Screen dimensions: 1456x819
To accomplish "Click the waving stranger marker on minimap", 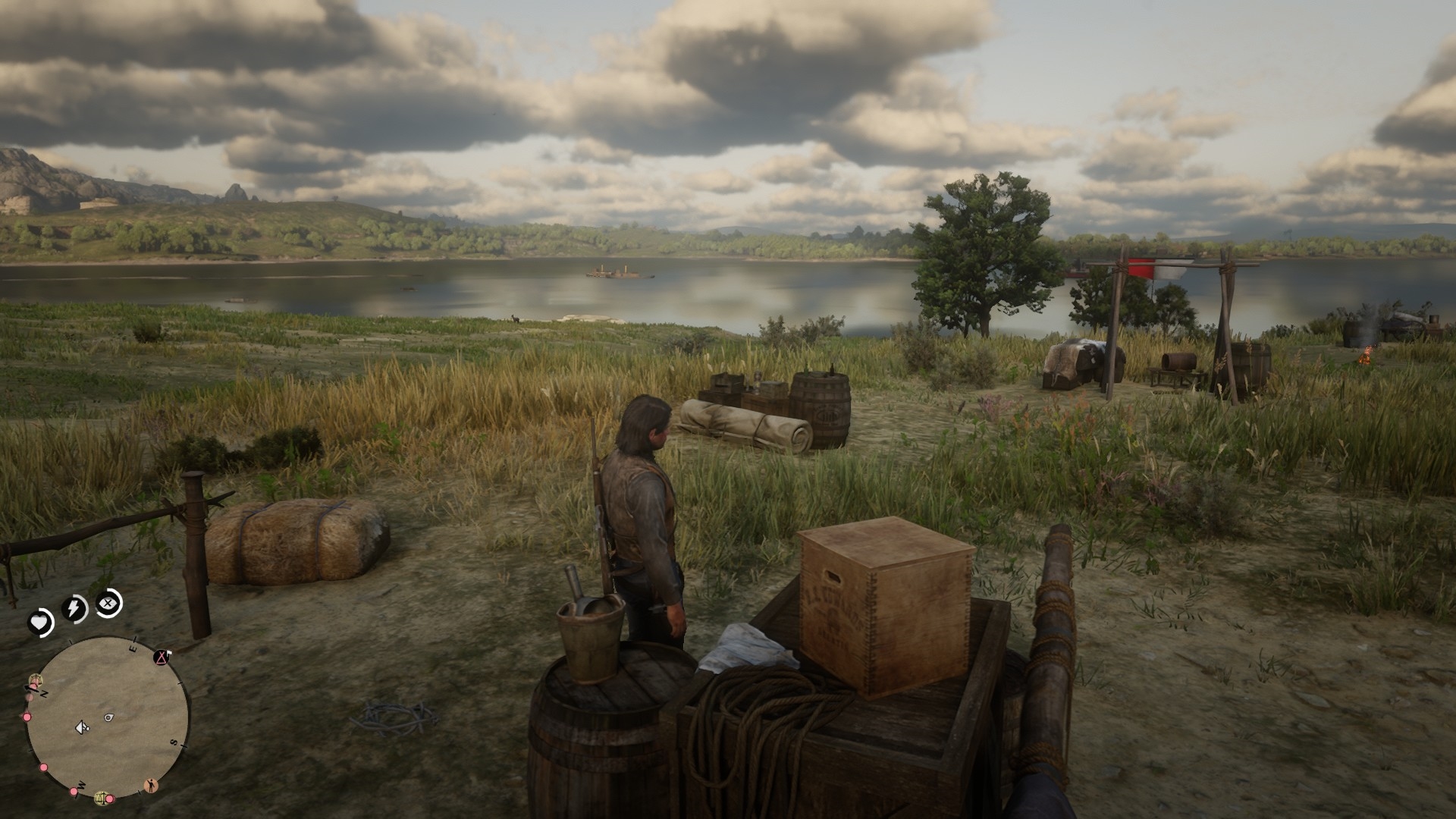I will [x=152, y=784].
